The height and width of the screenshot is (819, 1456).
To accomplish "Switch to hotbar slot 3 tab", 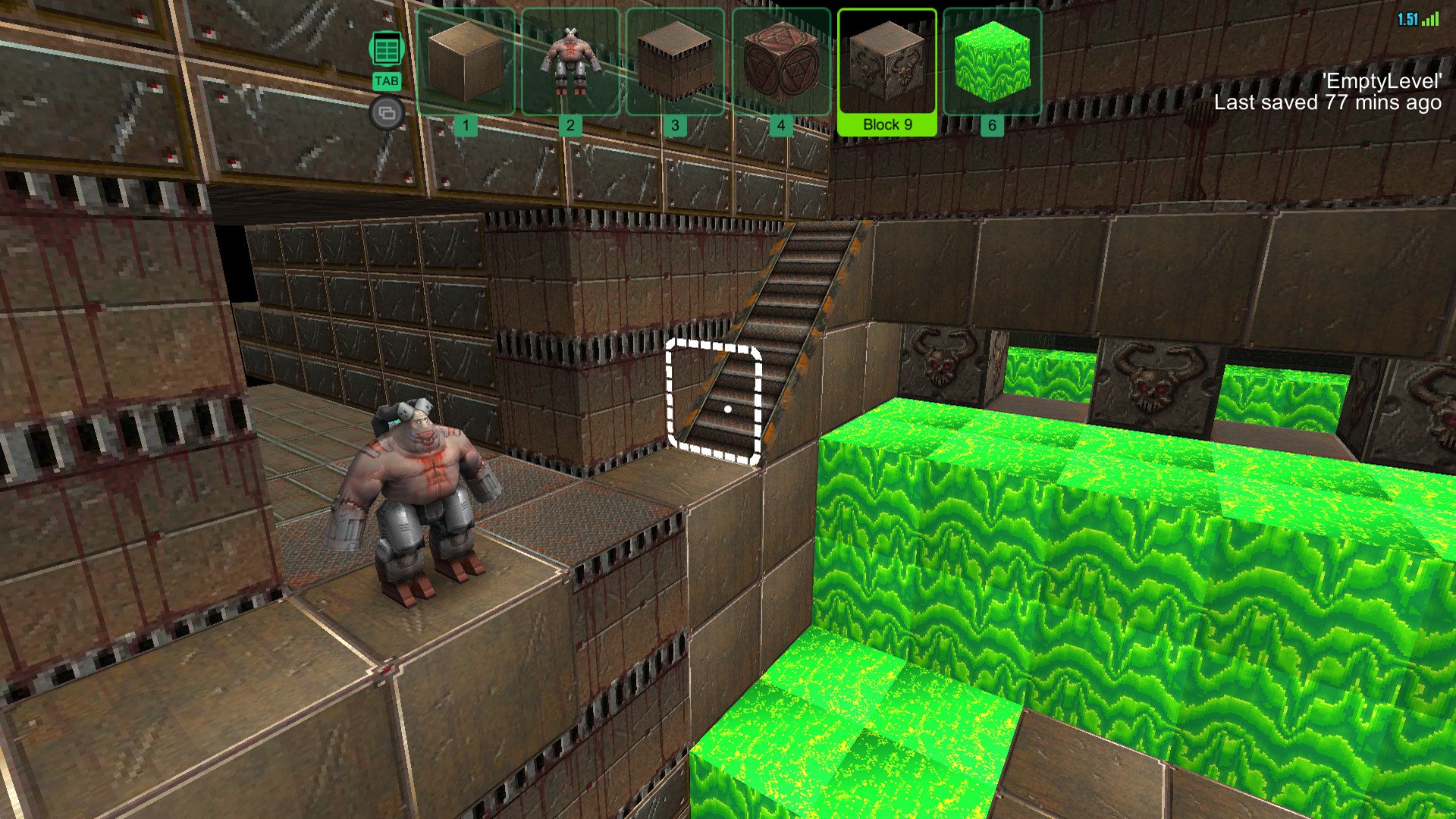I will coord(675,123).
